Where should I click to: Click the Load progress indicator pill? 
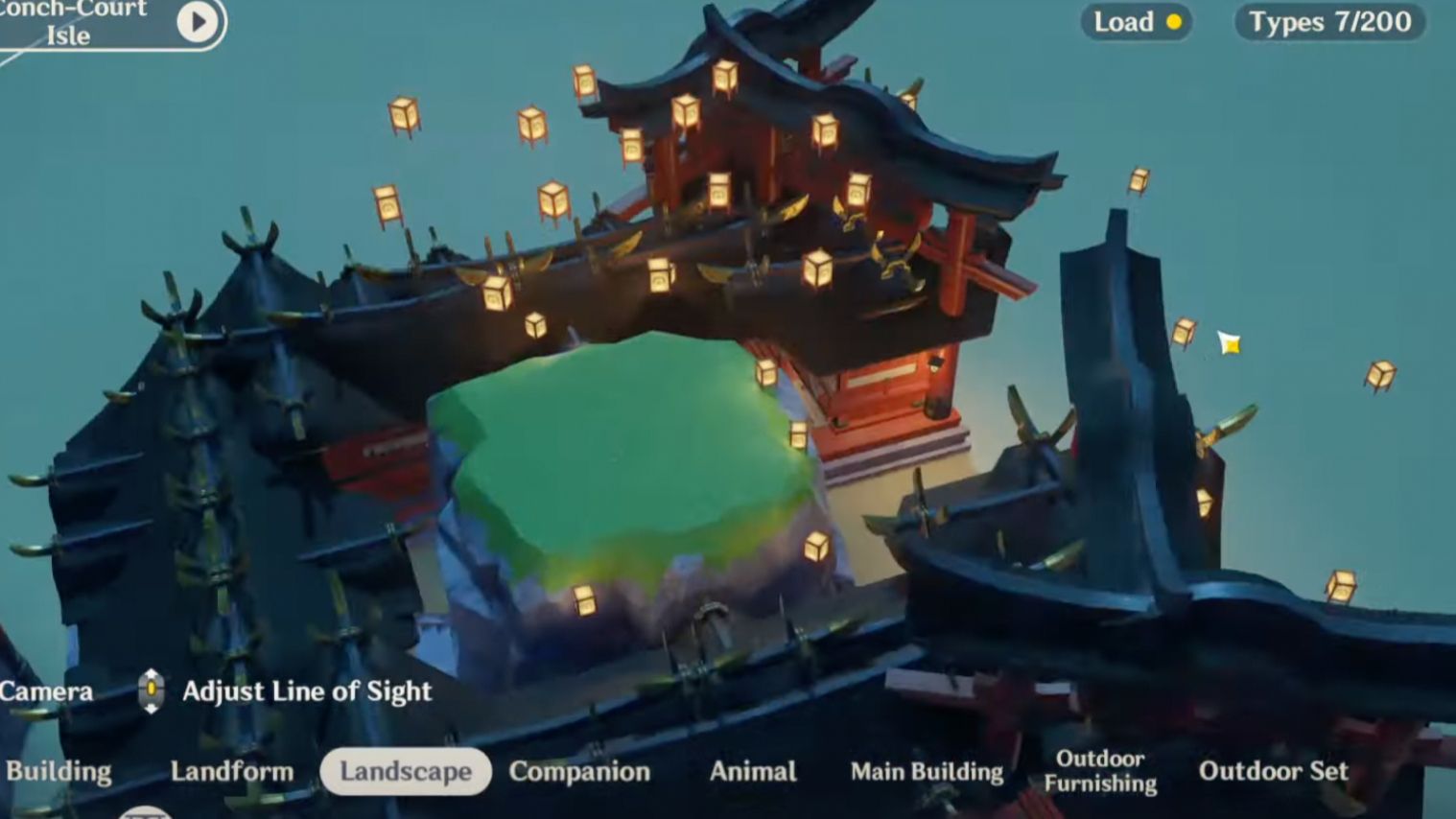[x=1136, y=22]
